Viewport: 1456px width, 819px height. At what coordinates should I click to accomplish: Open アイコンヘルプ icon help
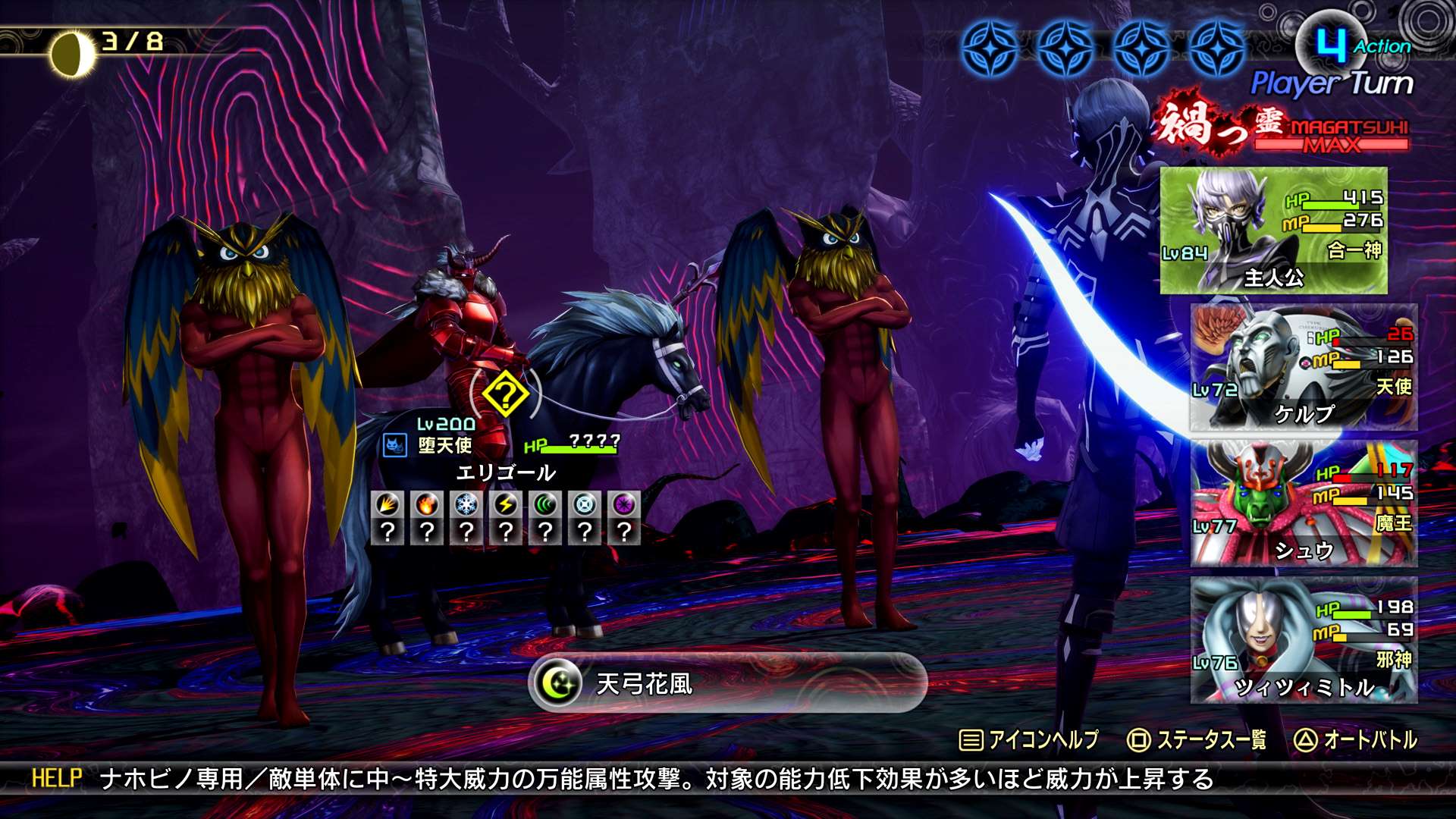(1029, 740)
